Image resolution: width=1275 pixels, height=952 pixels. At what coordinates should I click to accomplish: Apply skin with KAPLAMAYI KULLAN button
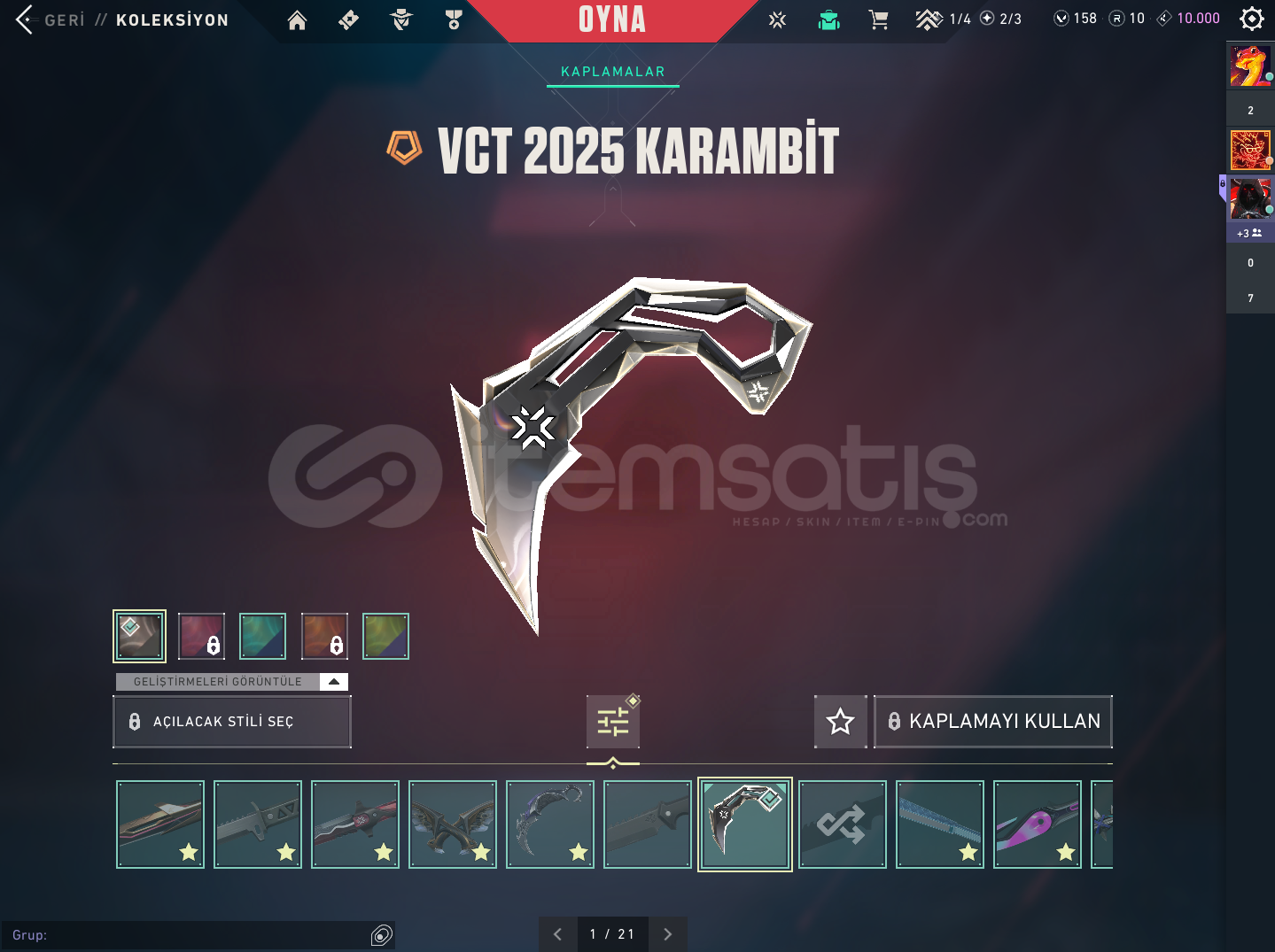click(x=992, y=721)
